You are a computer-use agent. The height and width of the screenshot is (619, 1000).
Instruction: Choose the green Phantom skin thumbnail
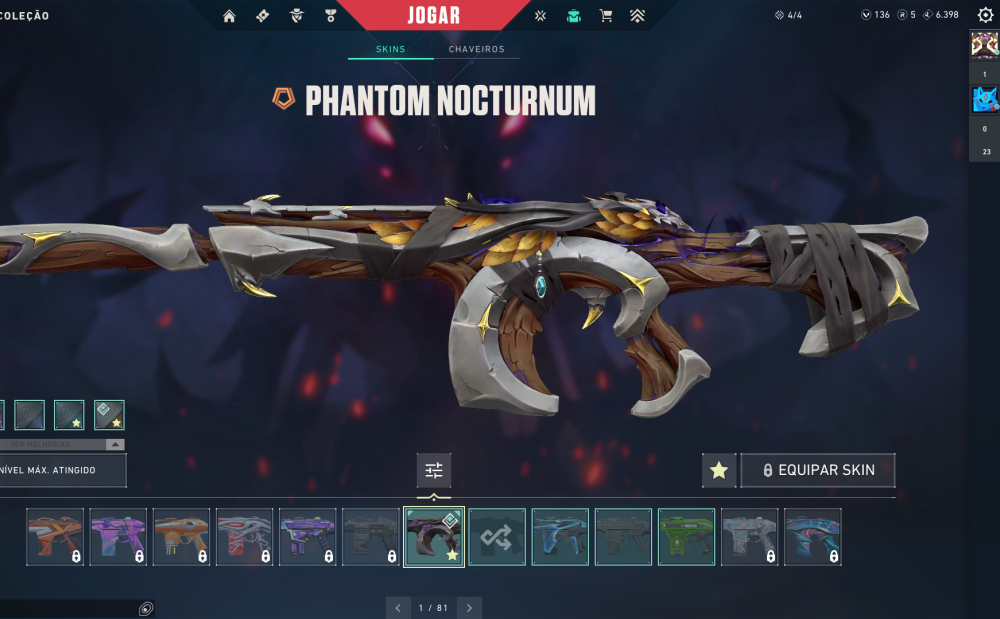click(686, 537)
